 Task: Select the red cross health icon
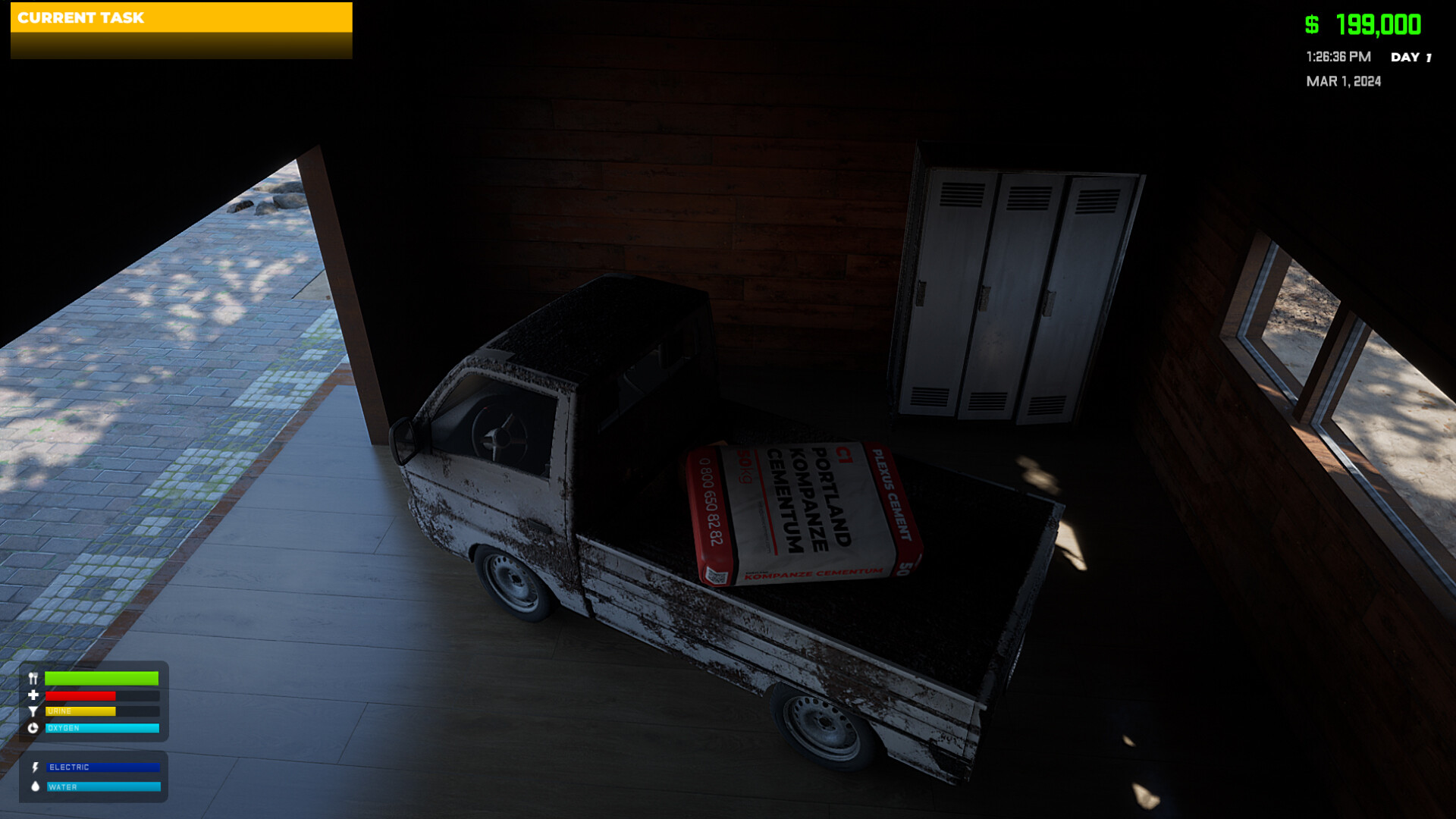click(34, 695)
